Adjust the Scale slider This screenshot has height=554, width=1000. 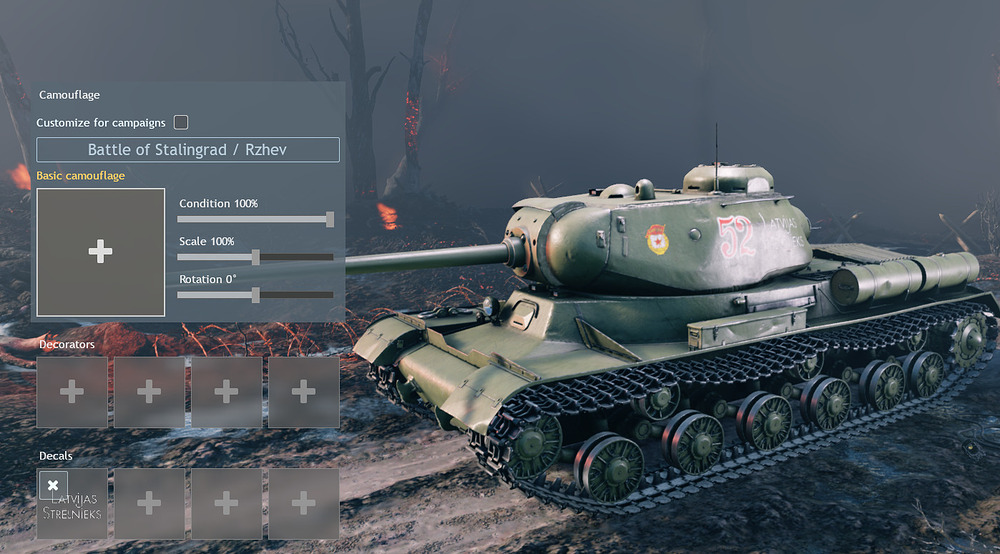tap(256, 257)
